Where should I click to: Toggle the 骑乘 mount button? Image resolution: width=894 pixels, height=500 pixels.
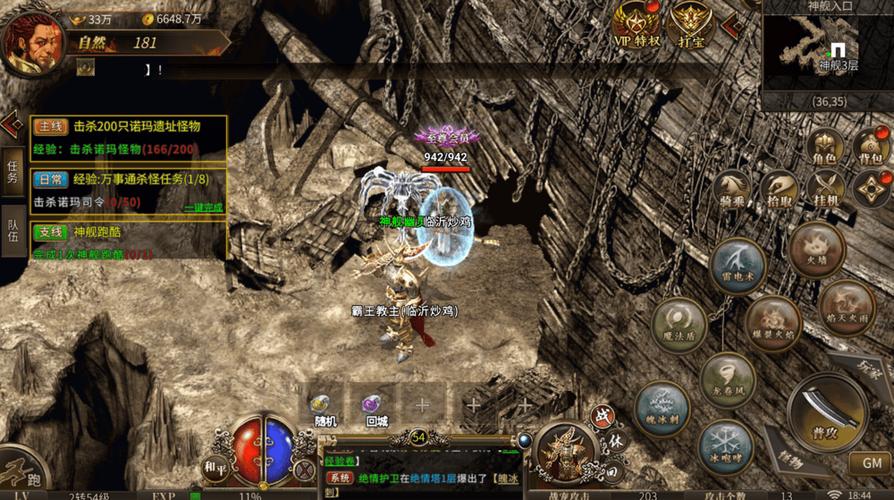pyautogui.click(x=733, y=189)
